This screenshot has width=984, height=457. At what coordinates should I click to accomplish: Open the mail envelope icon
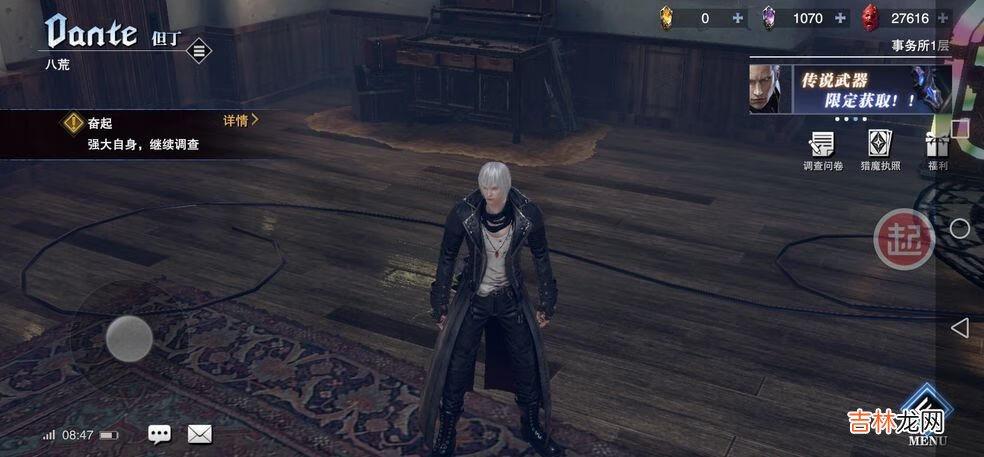point(200,434)
